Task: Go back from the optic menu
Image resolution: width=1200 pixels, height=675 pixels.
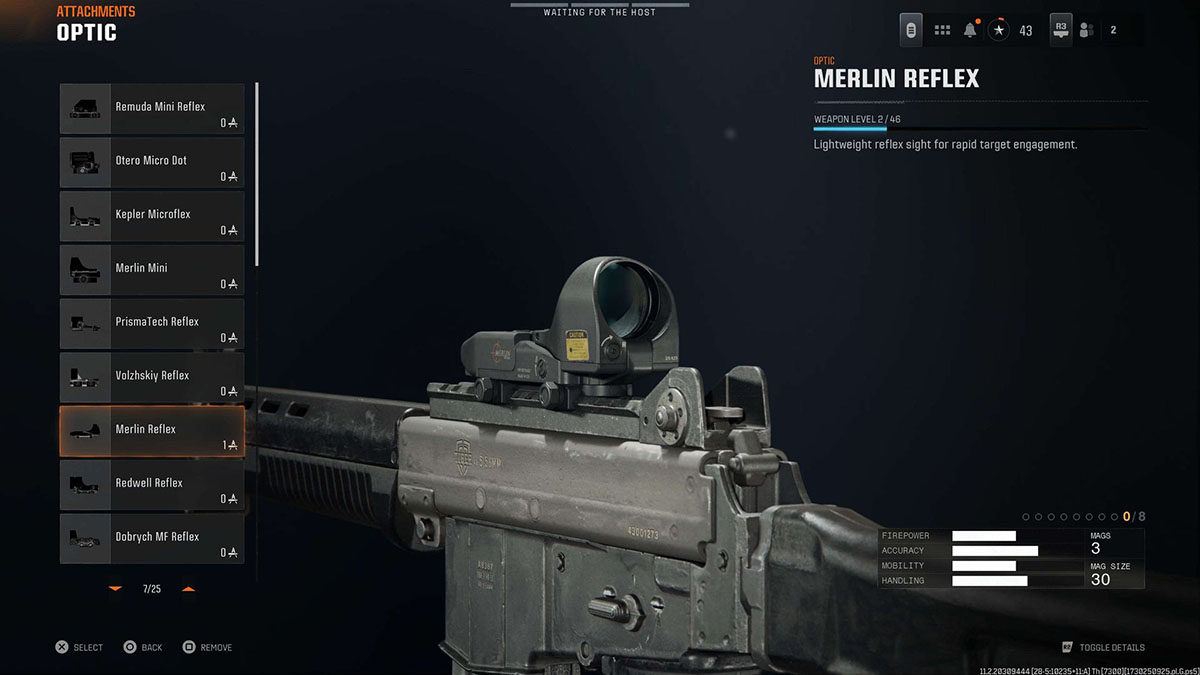Action: click(x=142, y=648)
